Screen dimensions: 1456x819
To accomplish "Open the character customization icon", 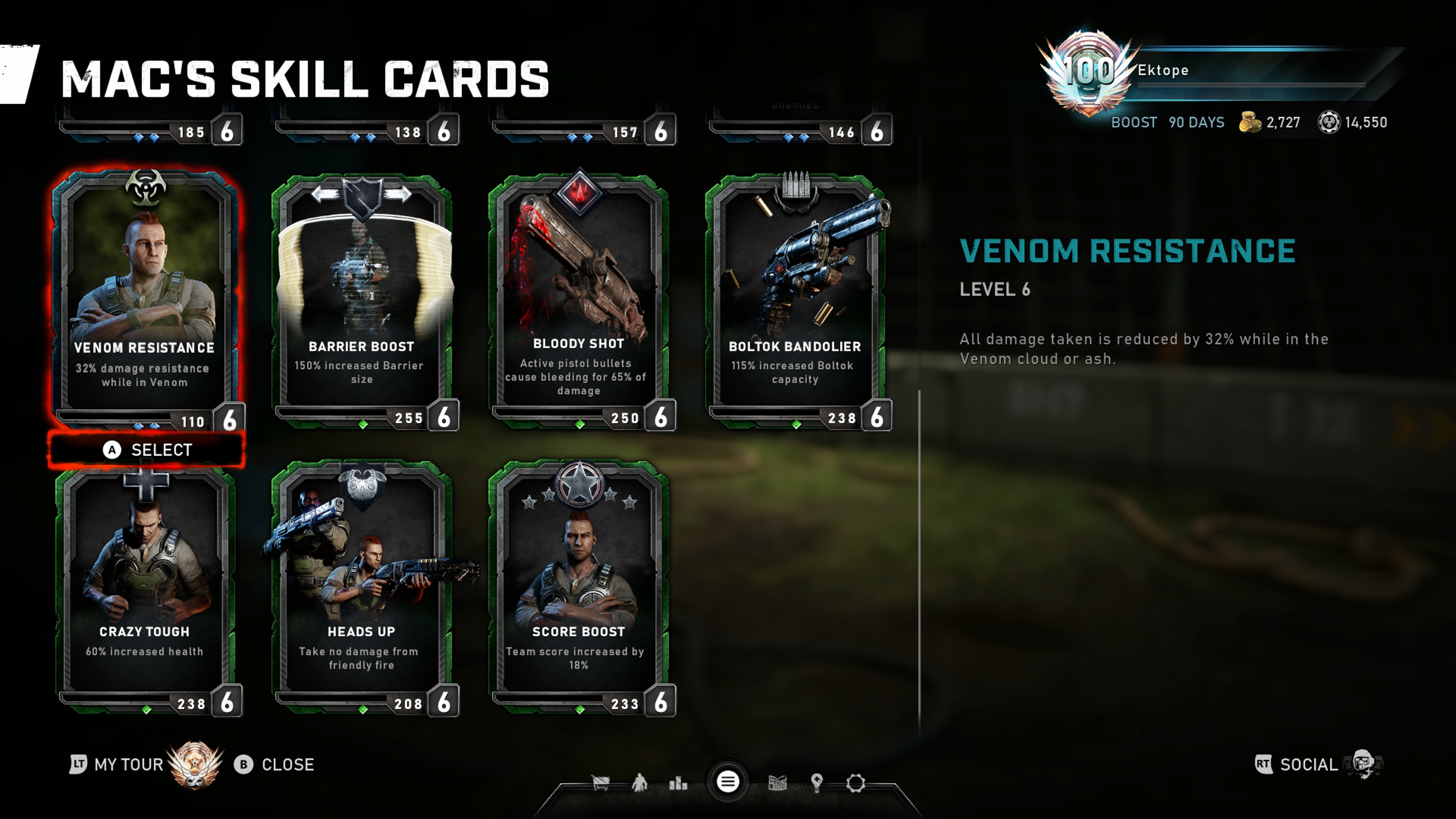I will coord(639,783).
